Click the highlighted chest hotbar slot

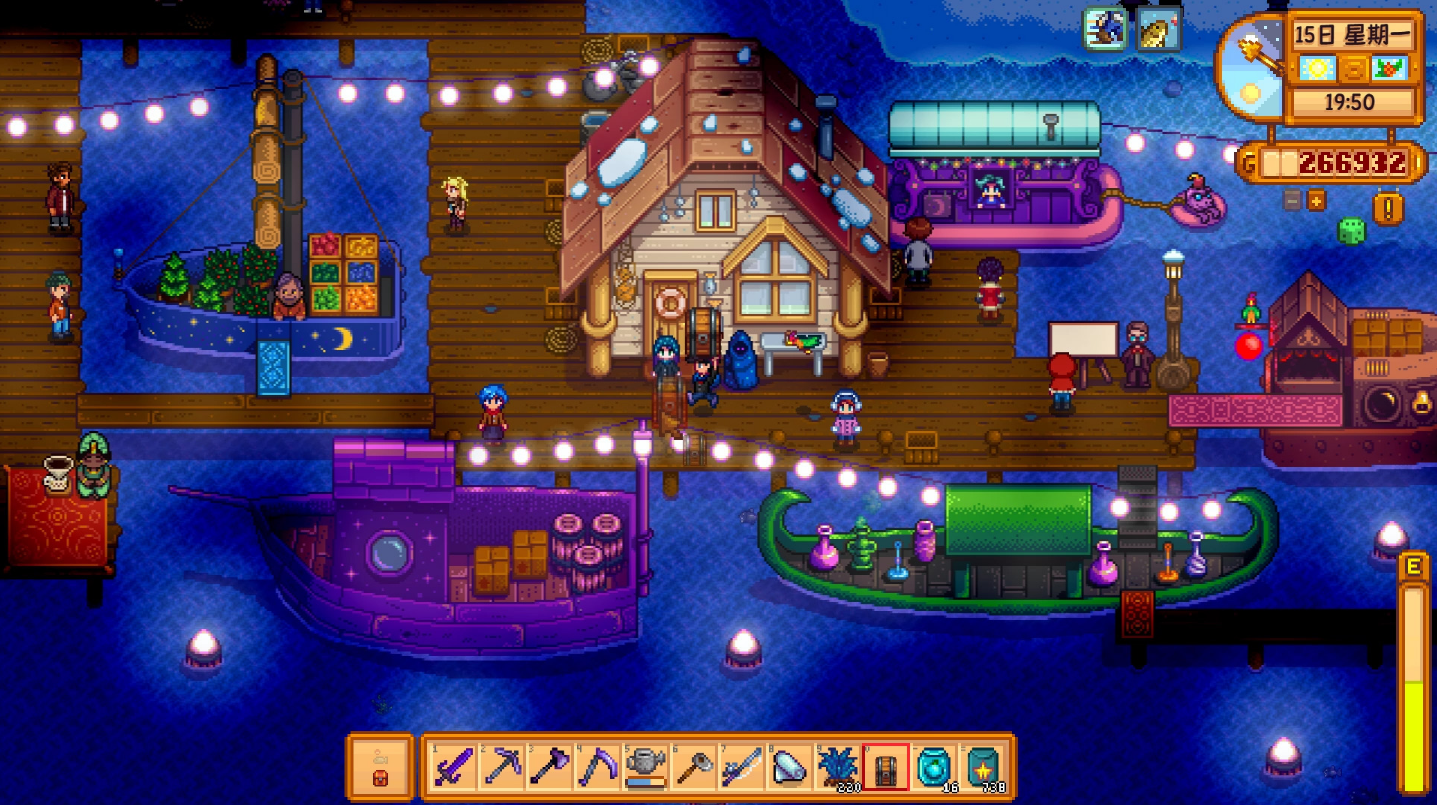pyautogui.click(x=885, y=768)
